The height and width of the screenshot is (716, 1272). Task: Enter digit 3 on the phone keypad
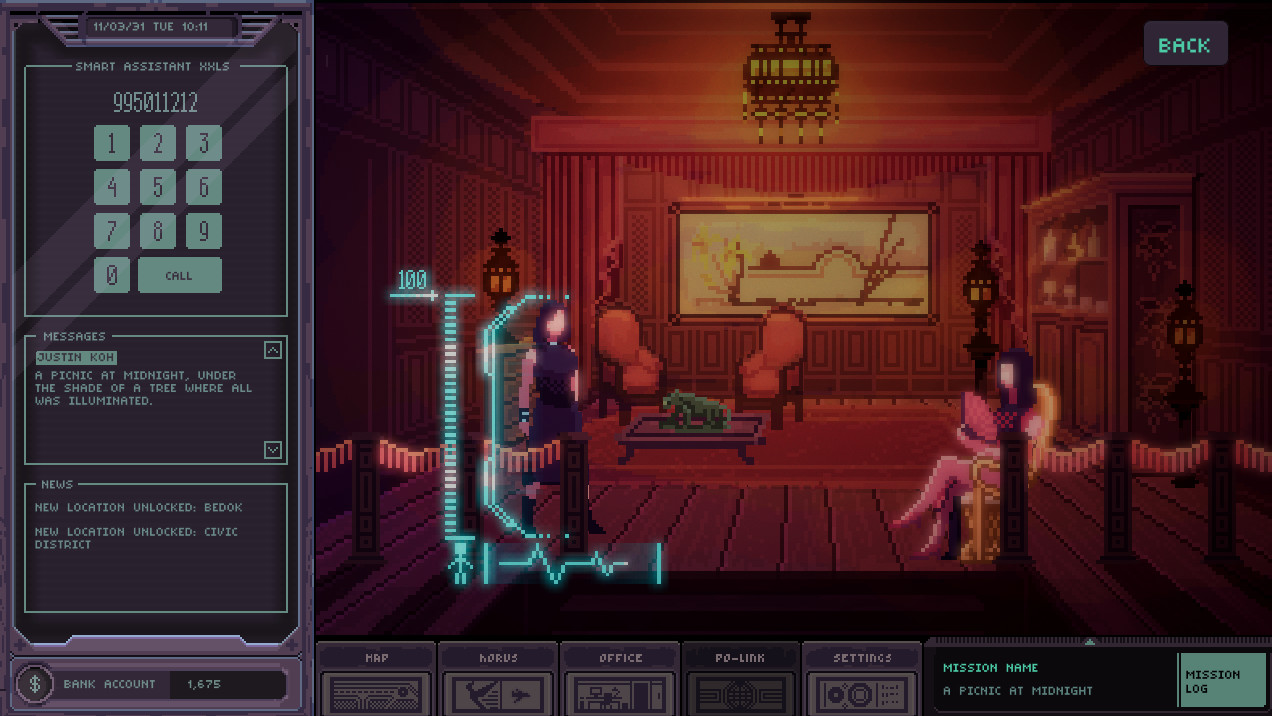204,143
